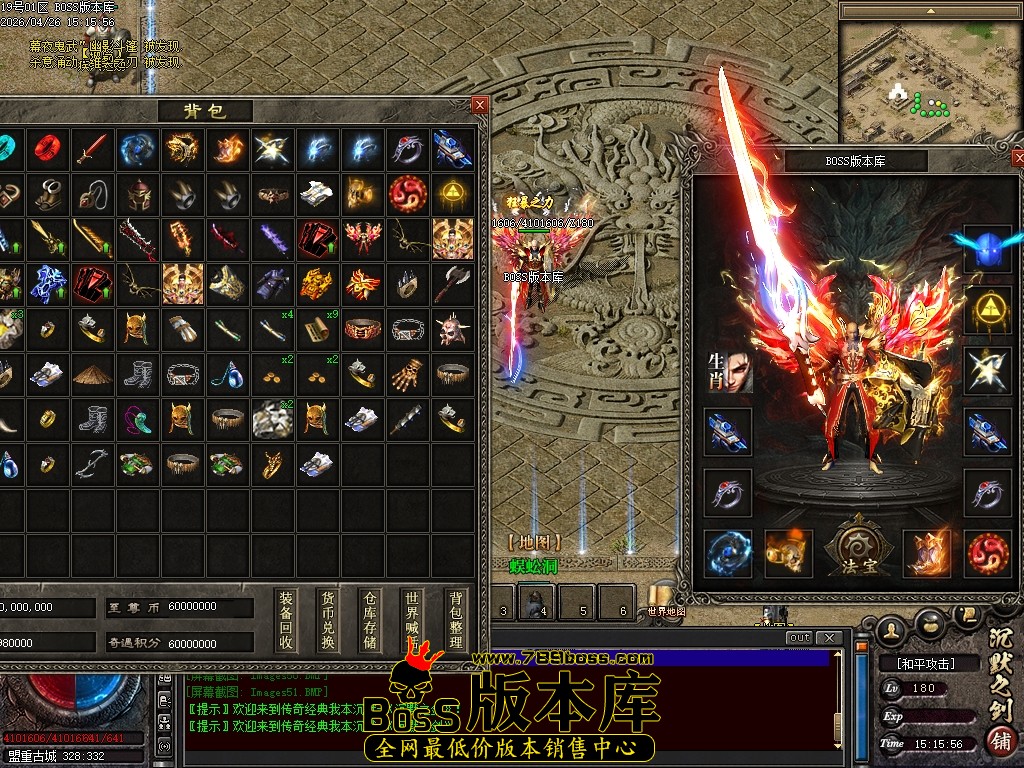This screenshot has width=1024, height=768.
Task: Open the 铺 shop button
Action: click(x=998, y=741)
